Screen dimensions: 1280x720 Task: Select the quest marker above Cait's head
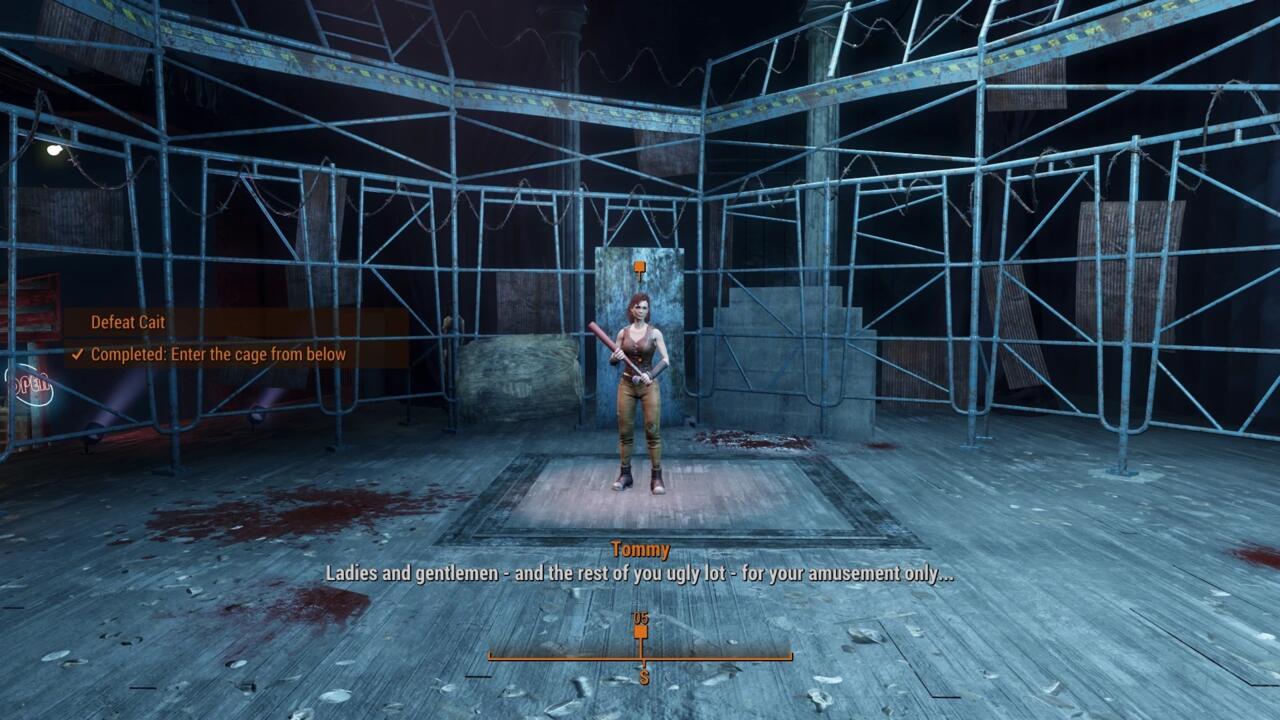[x=639, y=268]
